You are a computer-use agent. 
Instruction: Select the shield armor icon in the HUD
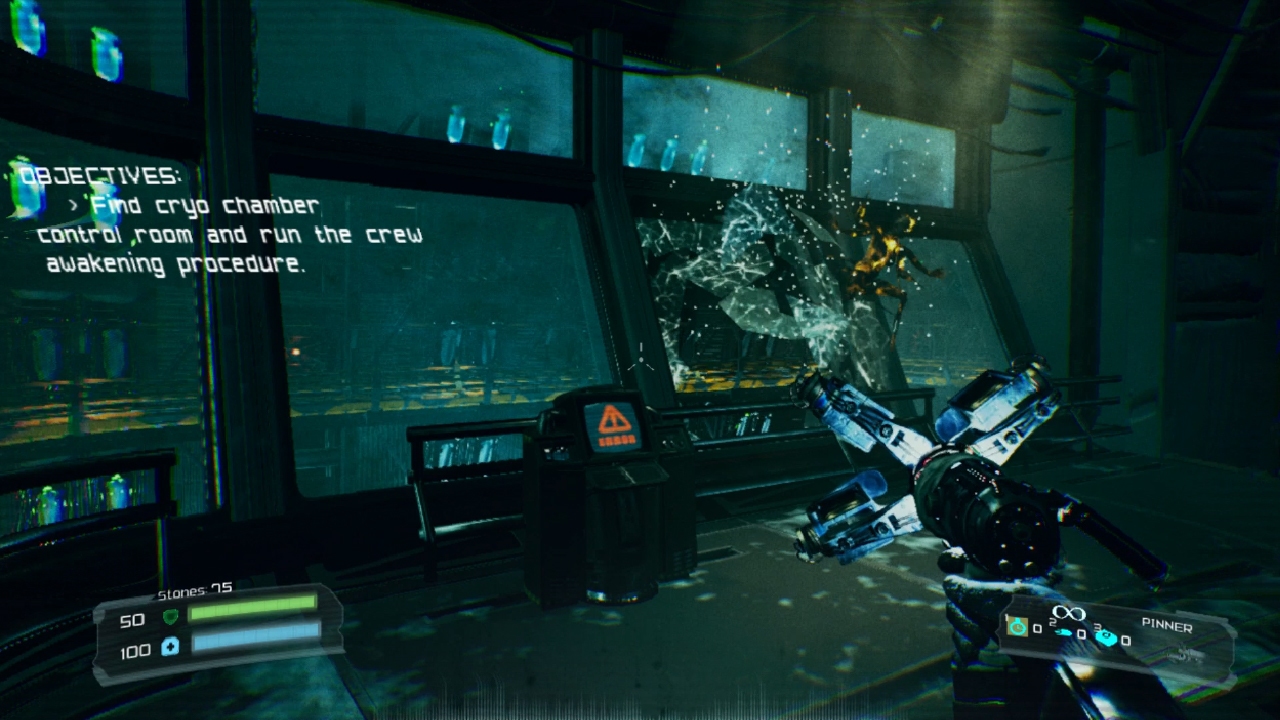pyautogui.click(x=171, y=618)
